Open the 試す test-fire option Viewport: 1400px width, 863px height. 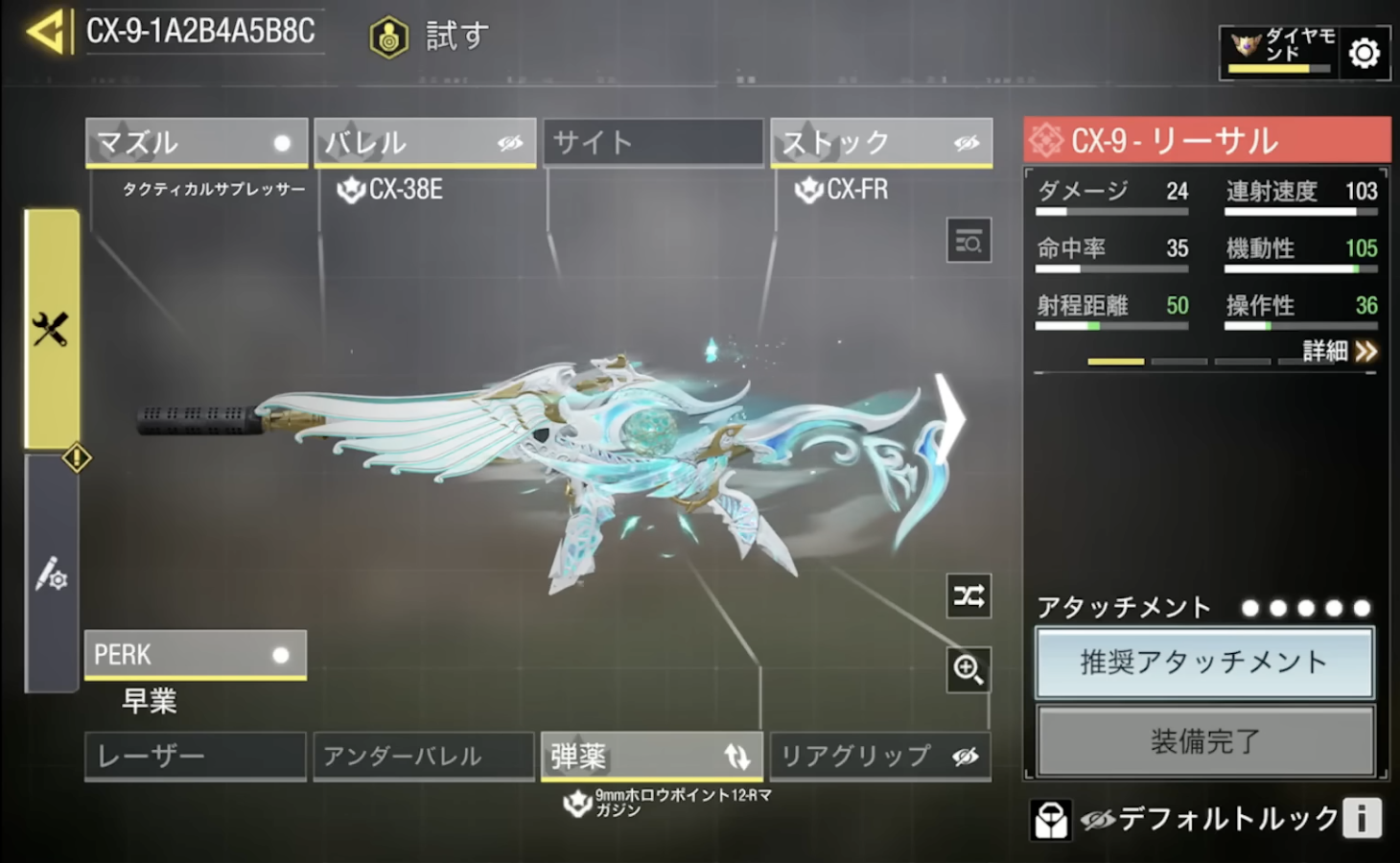[x=432, y=36]
